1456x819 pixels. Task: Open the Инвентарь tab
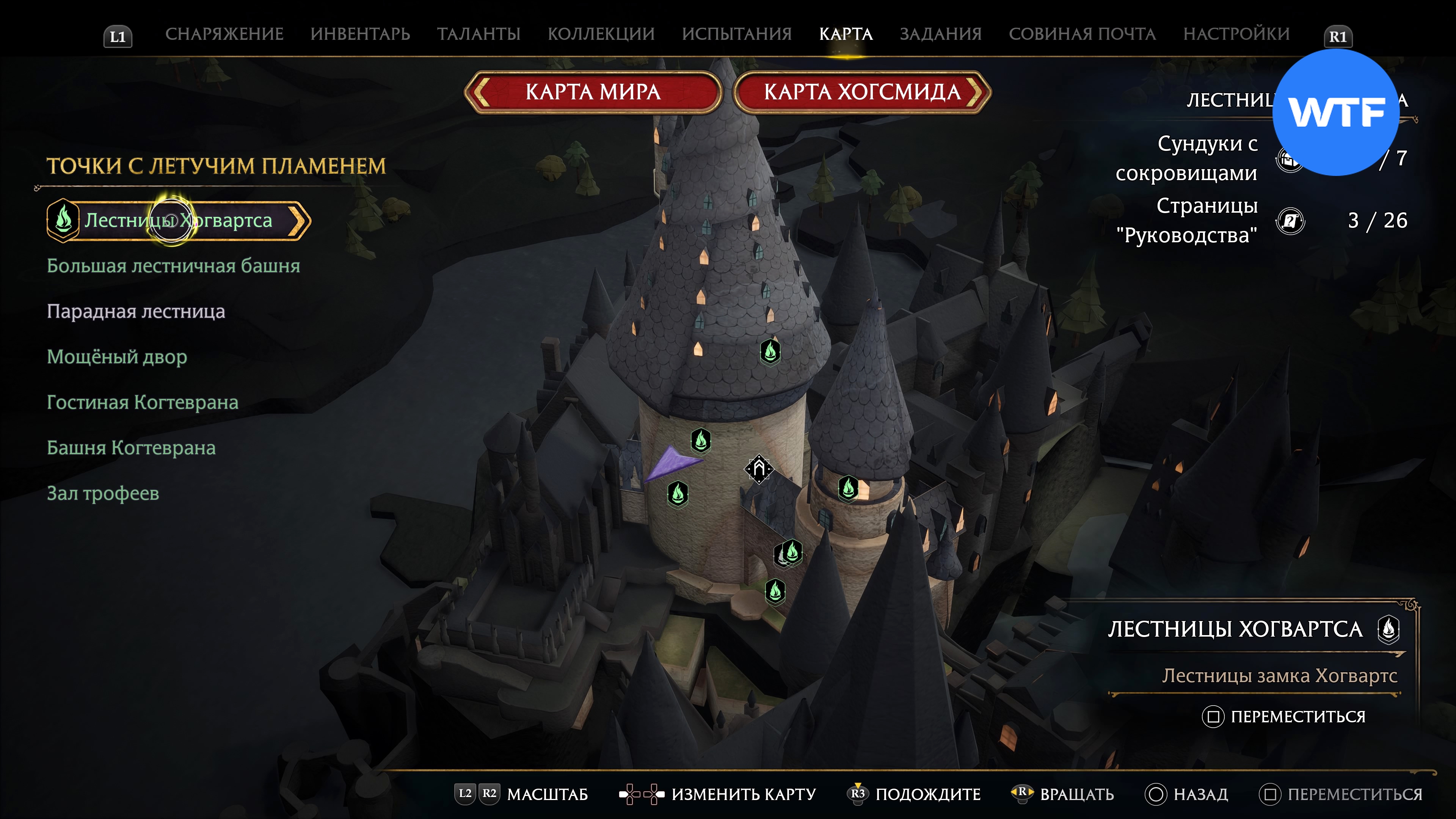360,34
